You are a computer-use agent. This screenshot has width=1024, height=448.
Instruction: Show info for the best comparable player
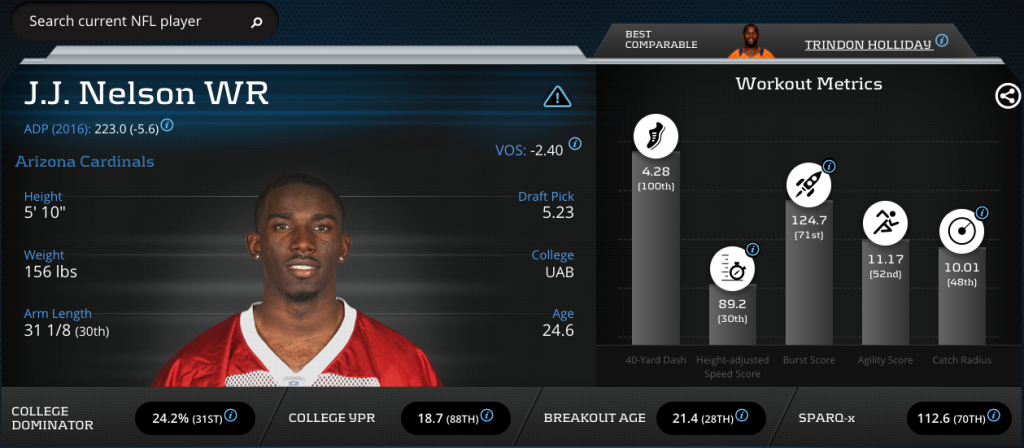[x=941, y=41]
